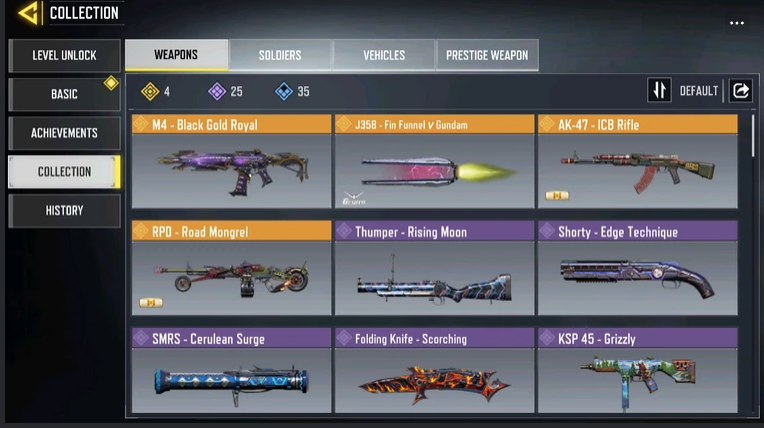The height and width of the screenshot is (428, 764).
Task: Switch to the Weapons tab
Action: tap(176, 55)
